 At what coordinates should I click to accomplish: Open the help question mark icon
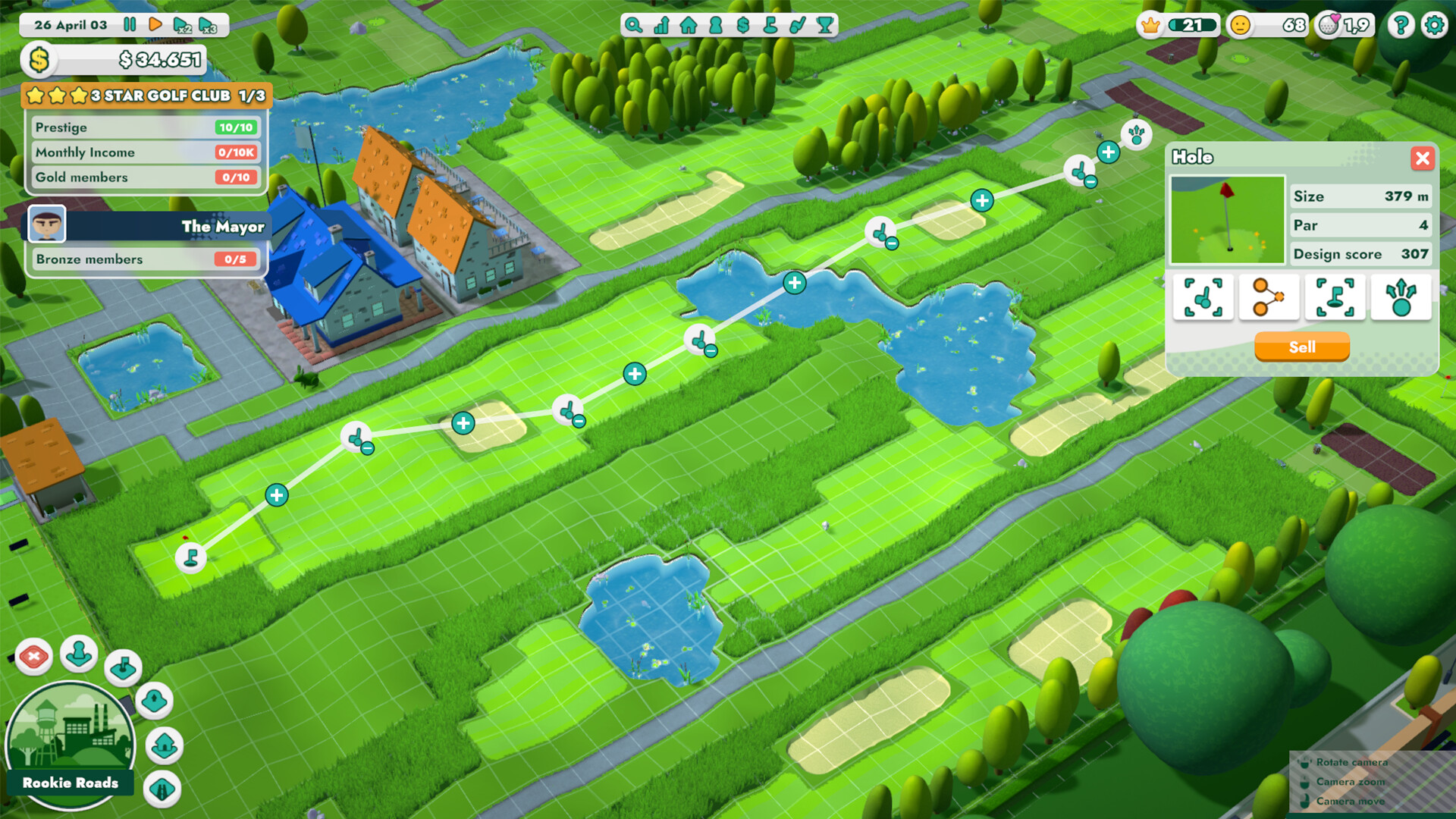pyautogui.click(x=1399, y=25)
